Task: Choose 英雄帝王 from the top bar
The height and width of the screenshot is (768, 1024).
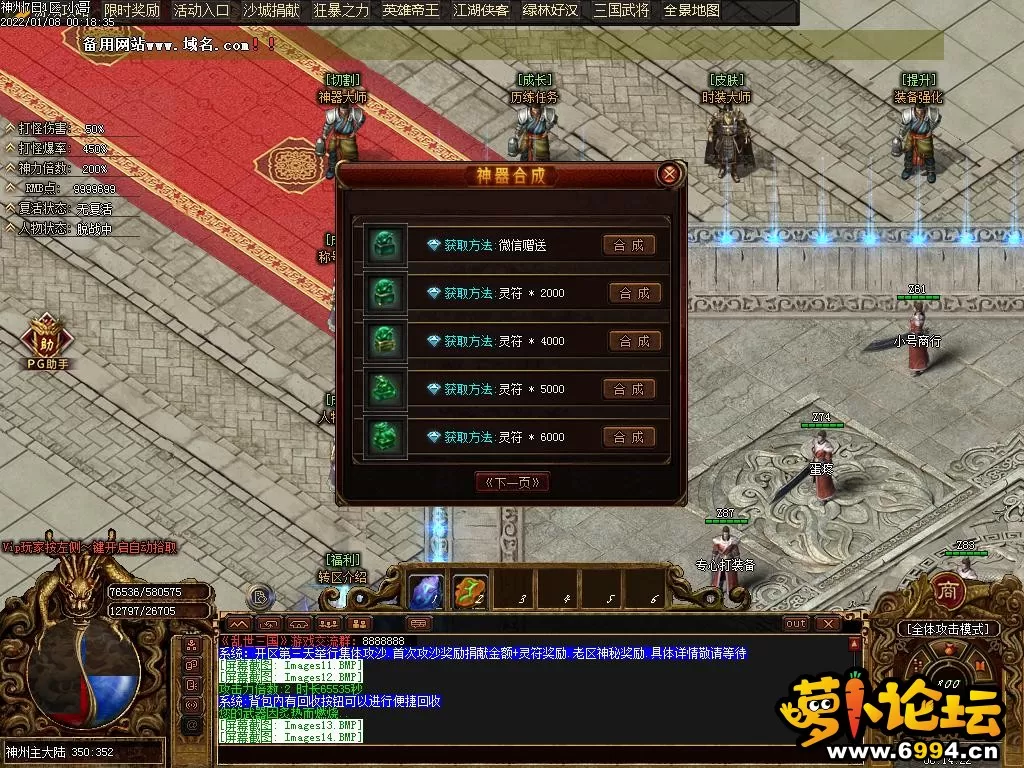Action: coord(411,11)
